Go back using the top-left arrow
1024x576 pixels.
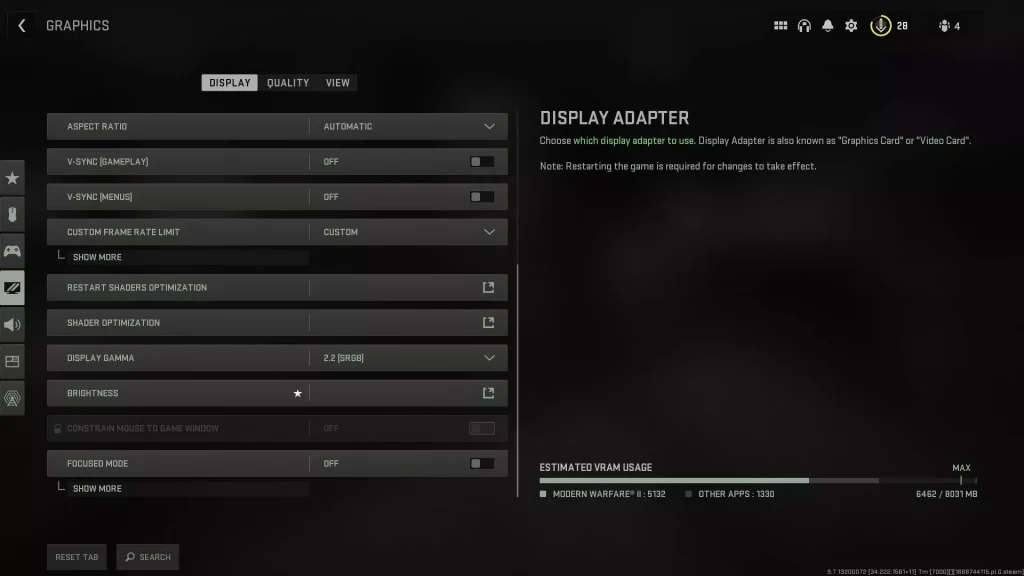click(x=21, y=26)
